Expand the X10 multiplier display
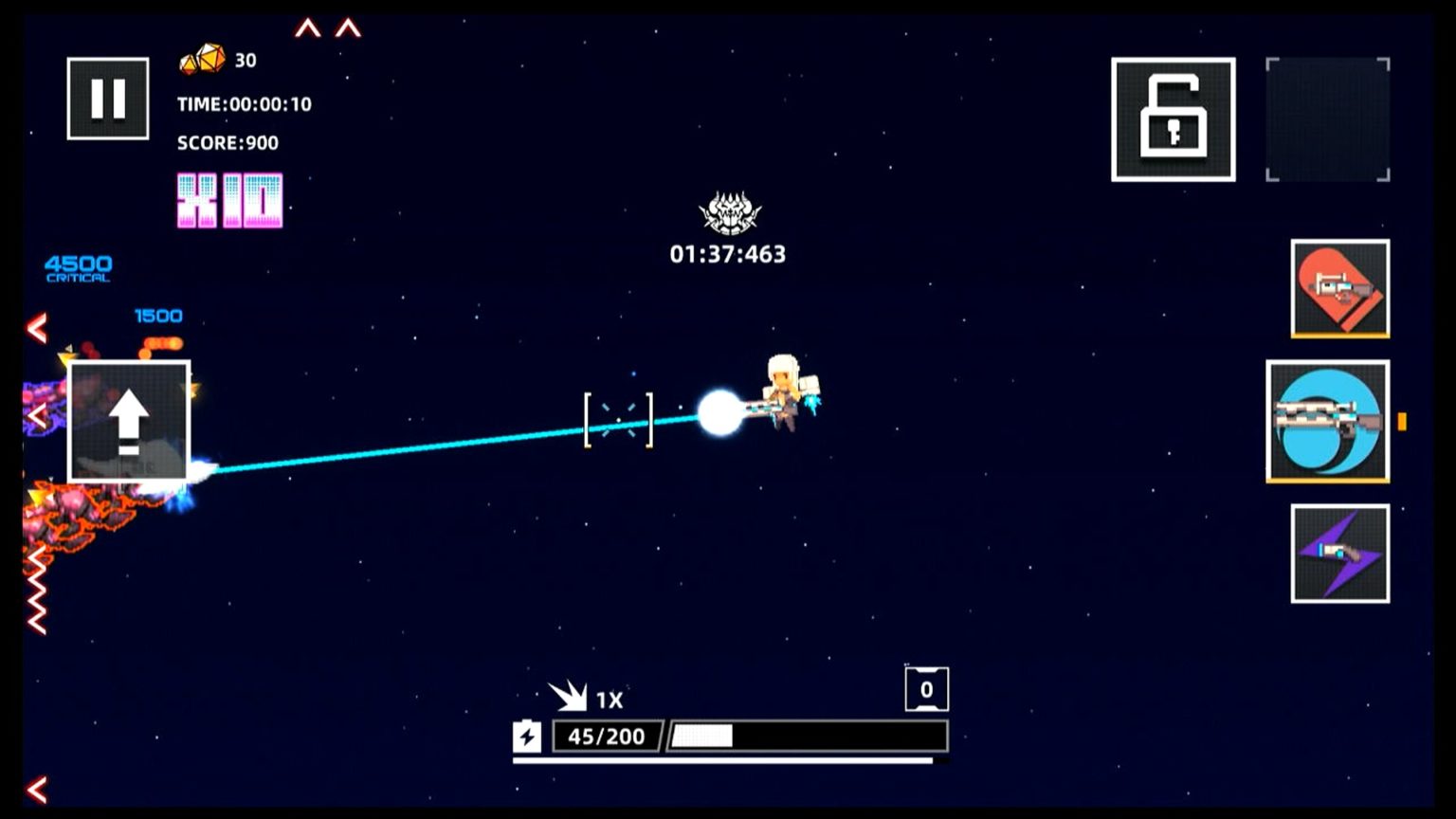 pos(228,197)
